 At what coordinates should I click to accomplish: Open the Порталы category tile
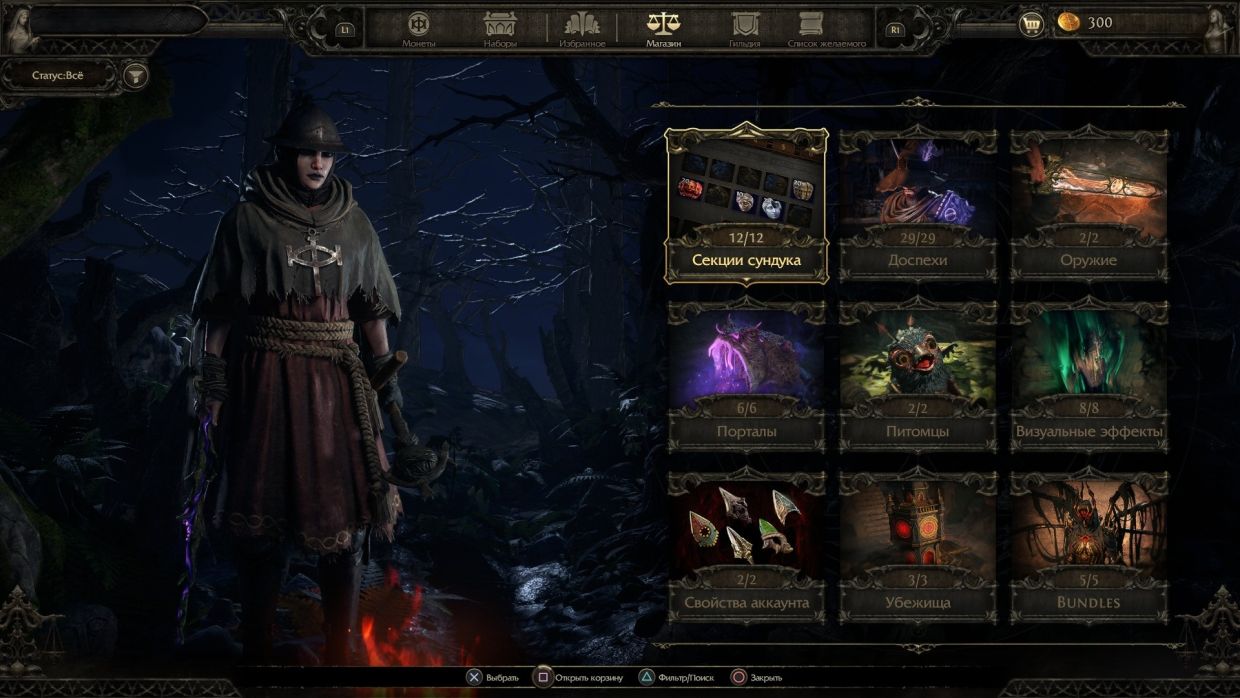(746, 376)
